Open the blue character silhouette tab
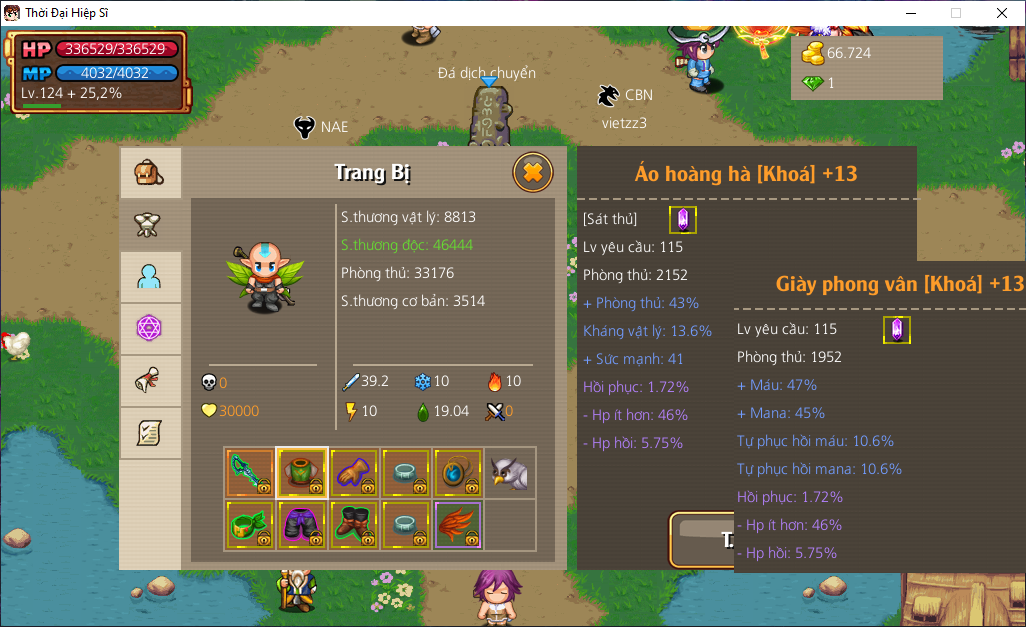This screenshot has height=627, width=1026. pyautogui.click(x=150, y=277)
